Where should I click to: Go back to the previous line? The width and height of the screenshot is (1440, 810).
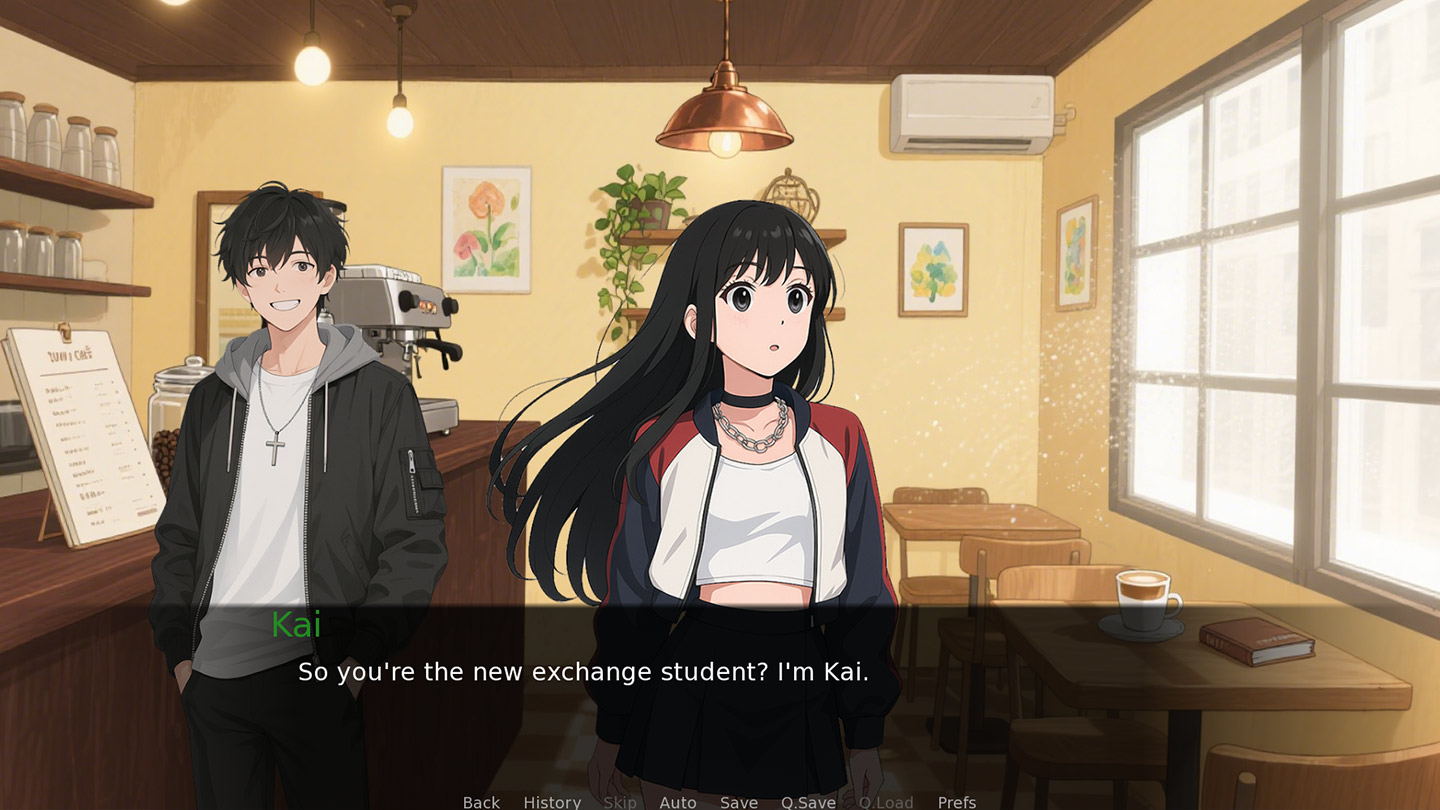481,802
